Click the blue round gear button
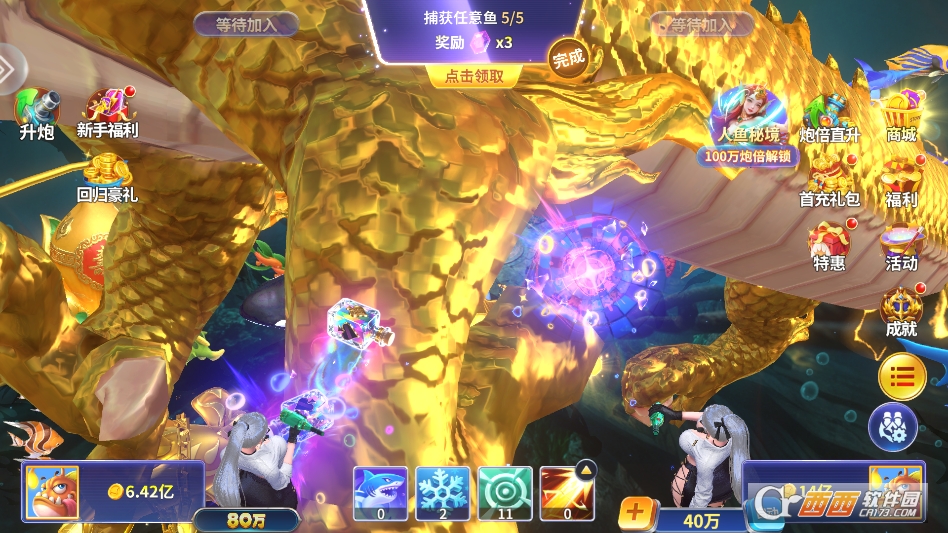The width and height of the screenshot is (948, 533). [x=892, y=427]
